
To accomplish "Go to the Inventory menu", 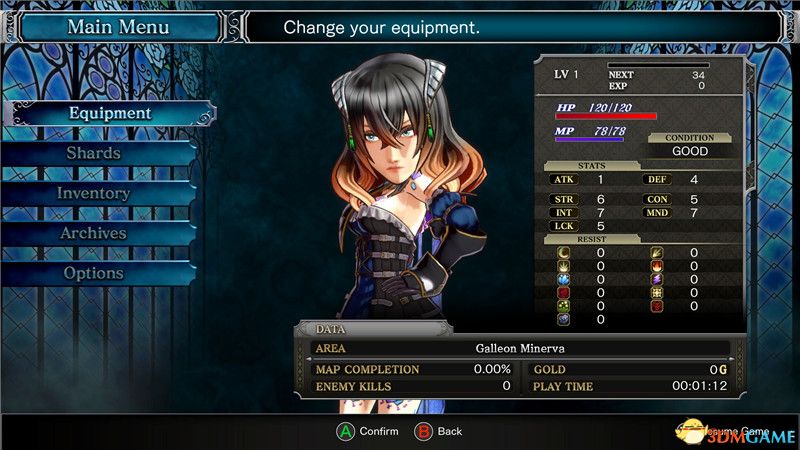I will 94,193.
